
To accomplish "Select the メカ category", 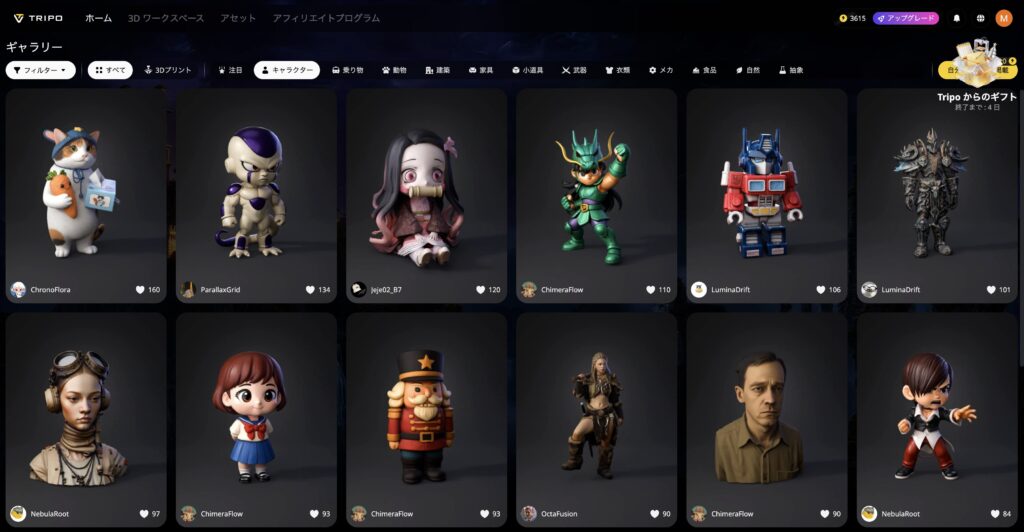I will [x=661, y=70].
